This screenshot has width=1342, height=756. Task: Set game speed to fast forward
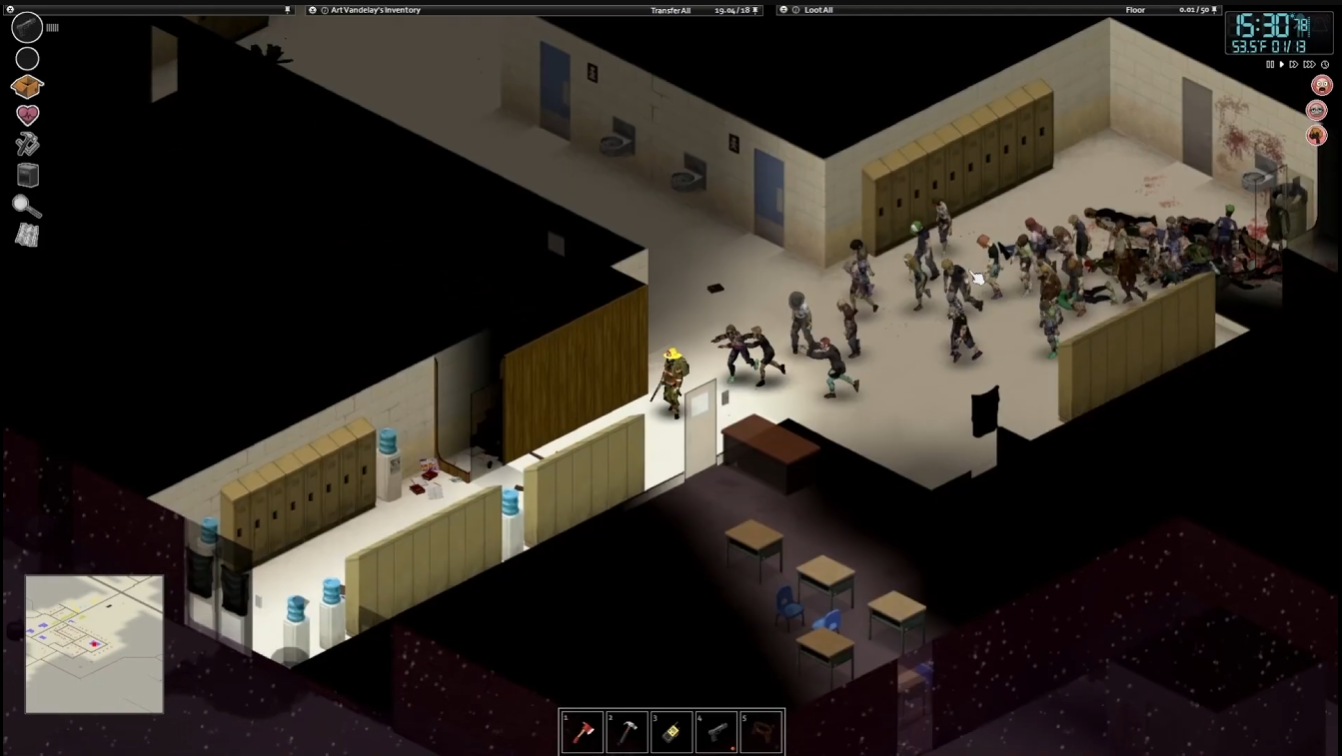[1294, 65]
